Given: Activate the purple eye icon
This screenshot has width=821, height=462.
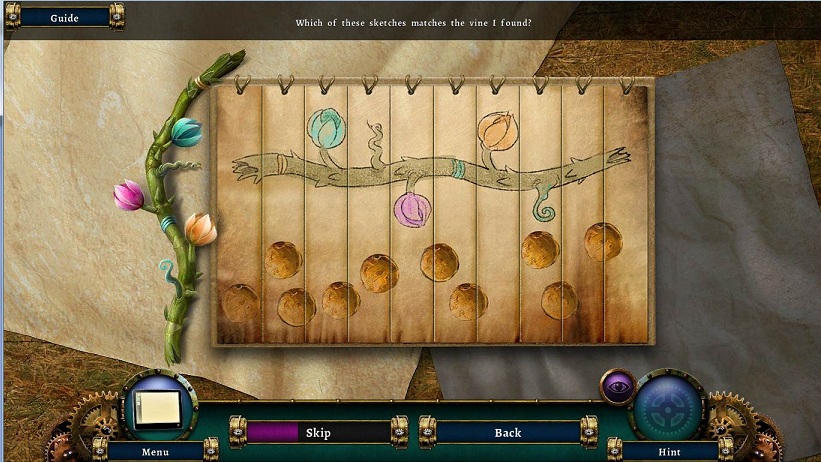Looking at the screenshot, I should tap(617, 386).
